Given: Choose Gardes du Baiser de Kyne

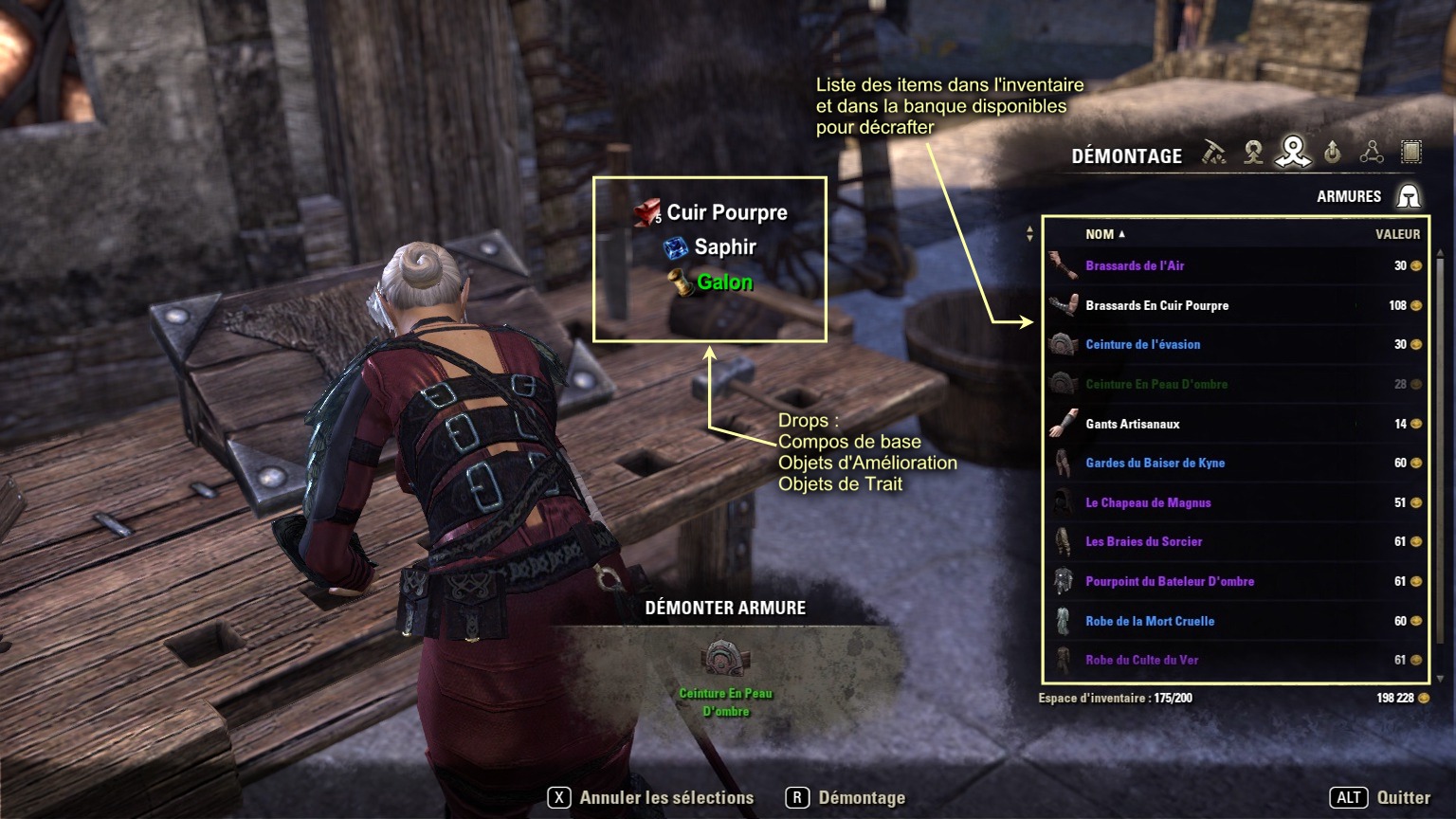Looking at the screenshot, I should pyautogui.click(x=1155, y=464).
